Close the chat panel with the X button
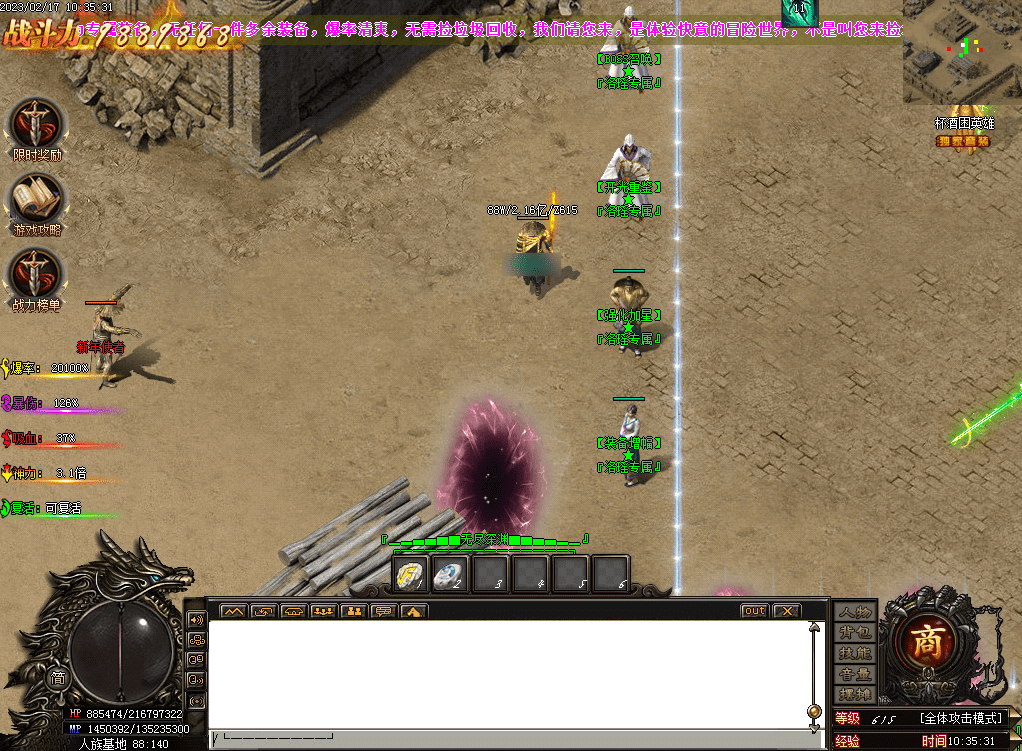The height and width of the screenshot is (751, 1022). [787, 611]
